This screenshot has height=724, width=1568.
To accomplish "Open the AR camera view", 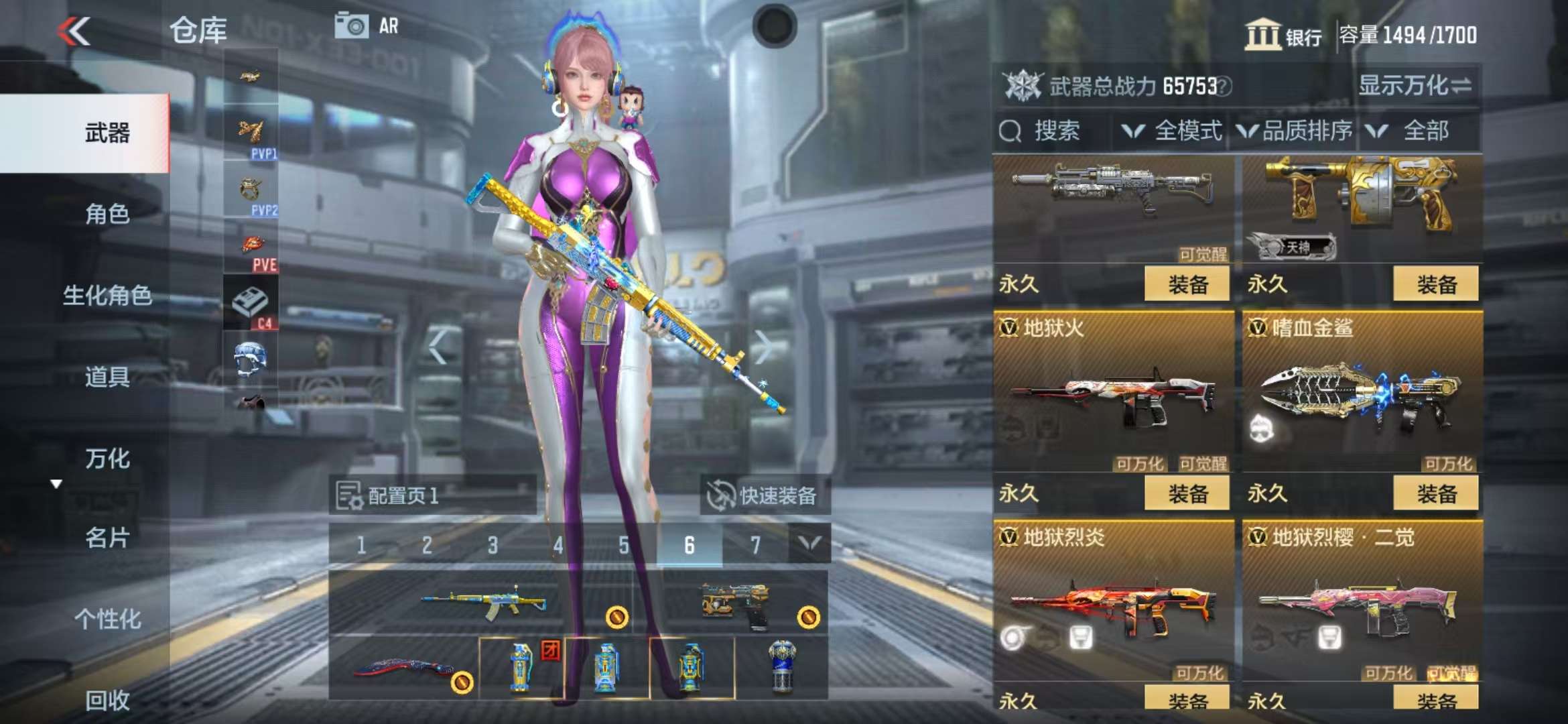I will point(367,27).
